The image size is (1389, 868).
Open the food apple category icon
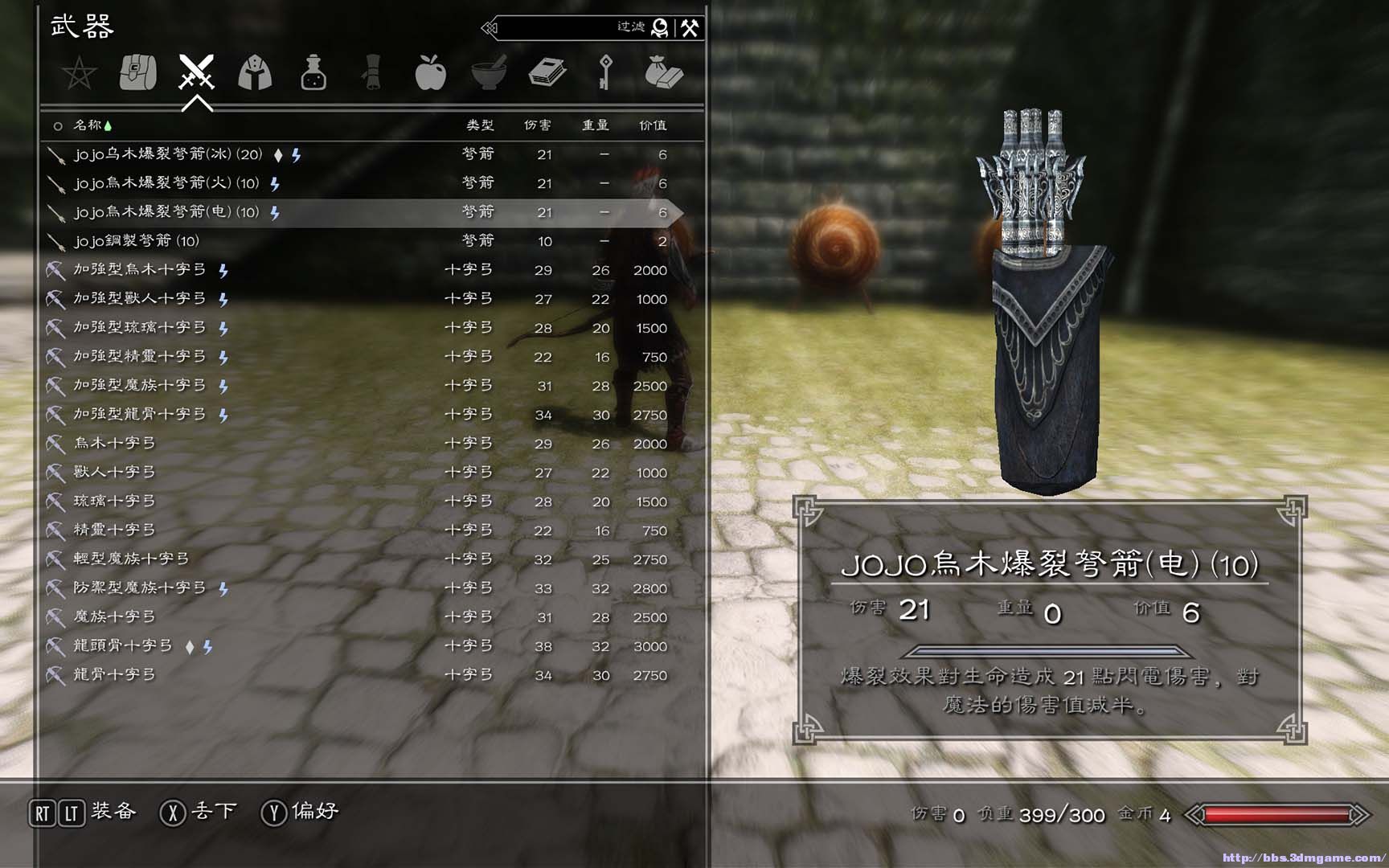(430, 72)
